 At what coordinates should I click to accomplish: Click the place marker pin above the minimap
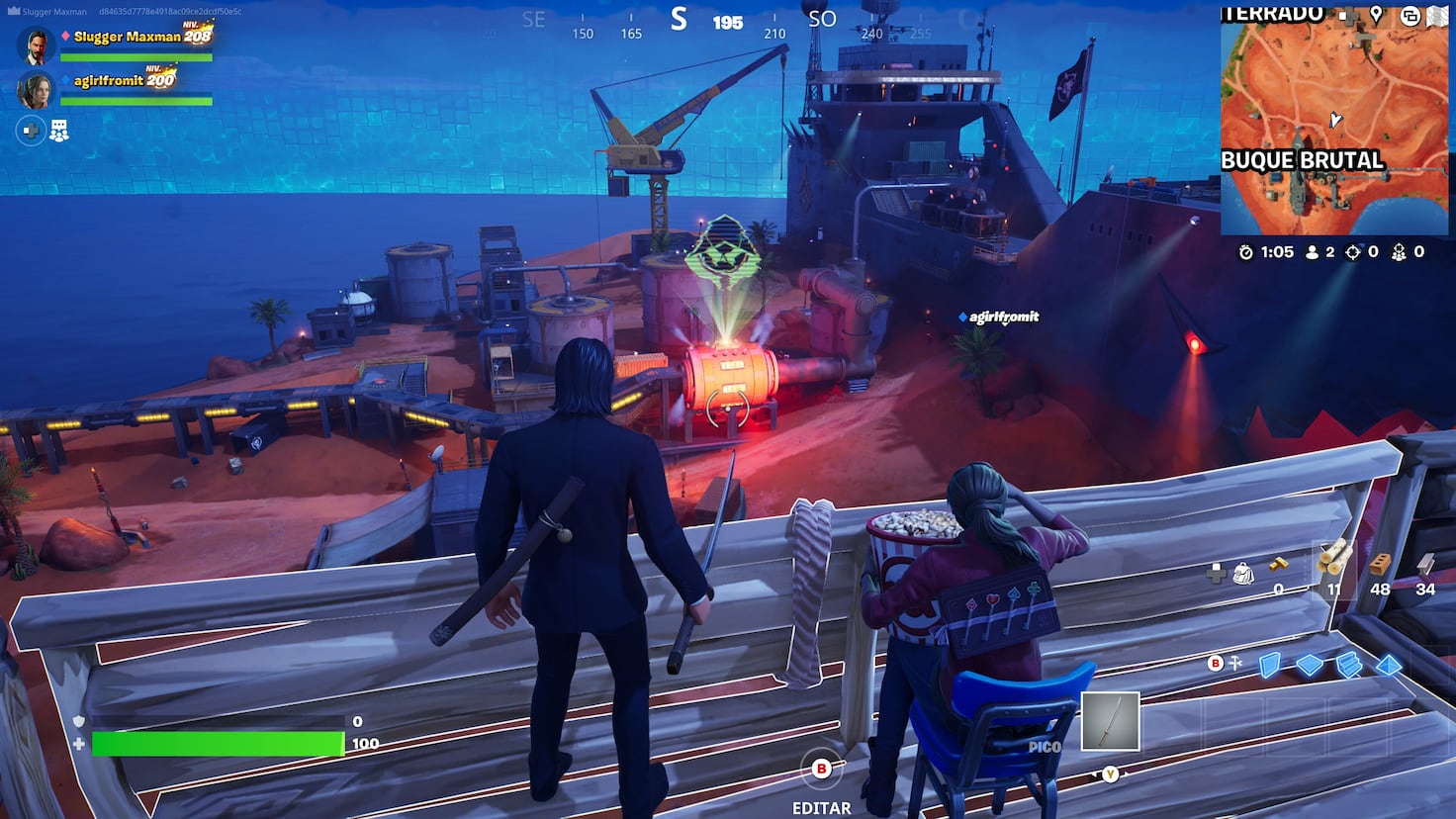(x=1377, y=15)
